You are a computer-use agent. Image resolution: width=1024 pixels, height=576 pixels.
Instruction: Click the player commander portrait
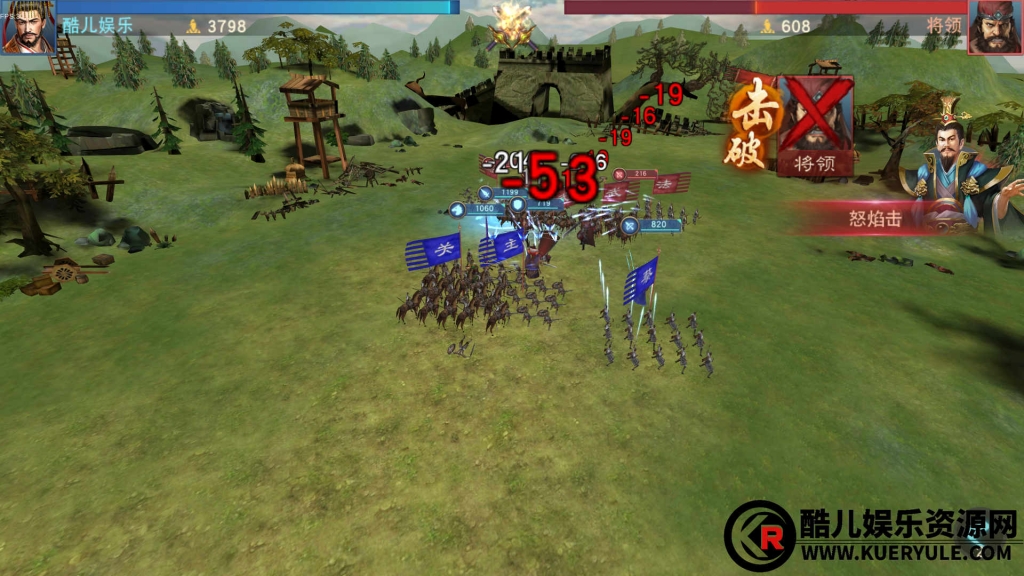click(29, 27)
